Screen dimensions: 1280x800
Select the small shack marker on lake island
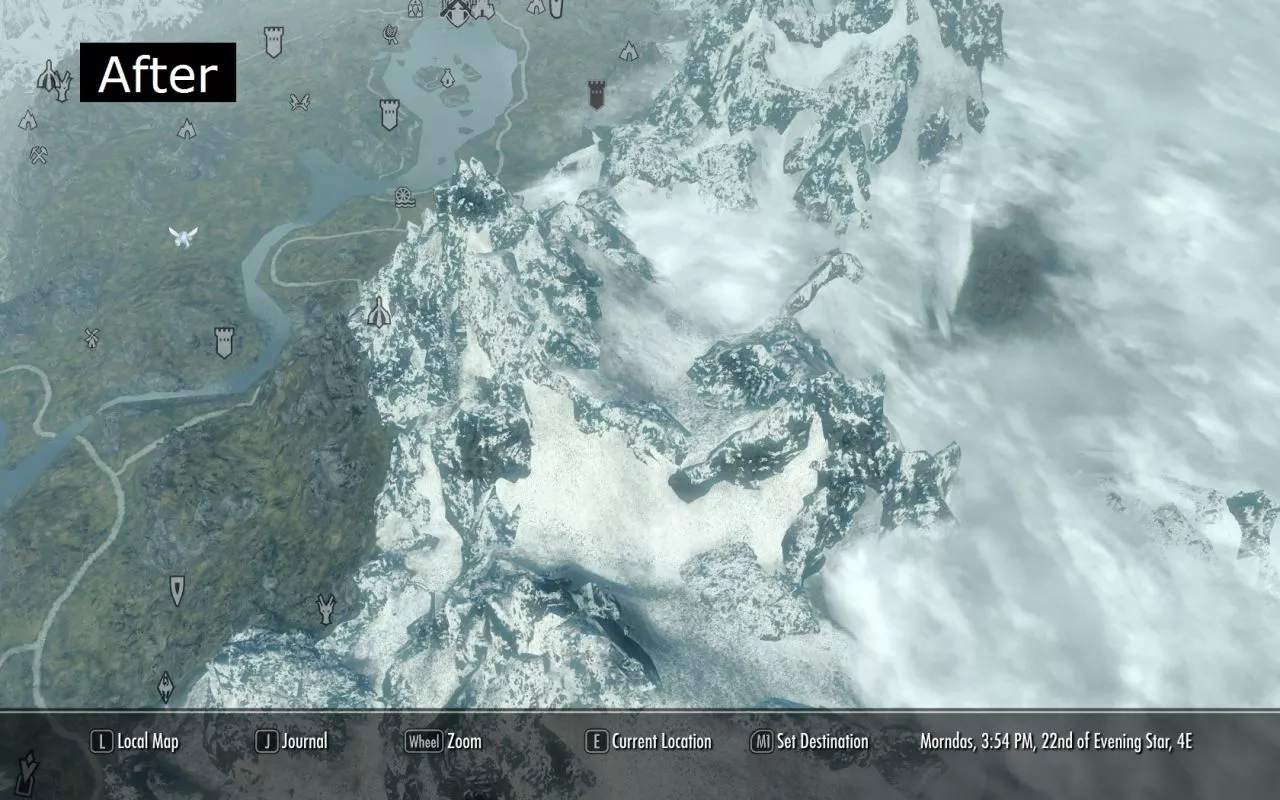point(447,76)
